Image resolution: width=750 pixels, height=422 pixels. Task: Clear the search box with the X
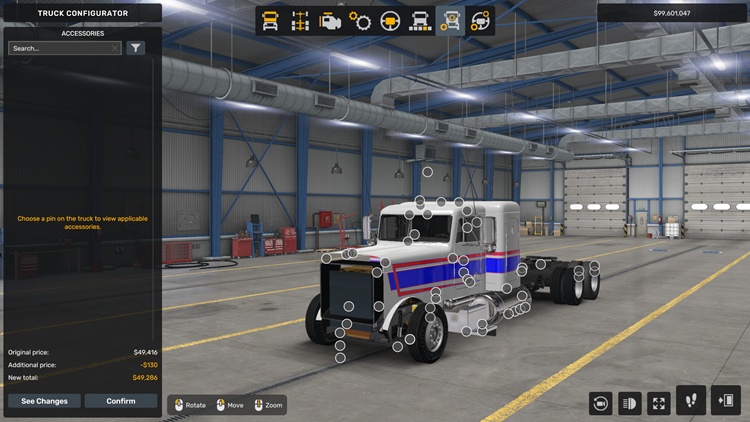115,48
